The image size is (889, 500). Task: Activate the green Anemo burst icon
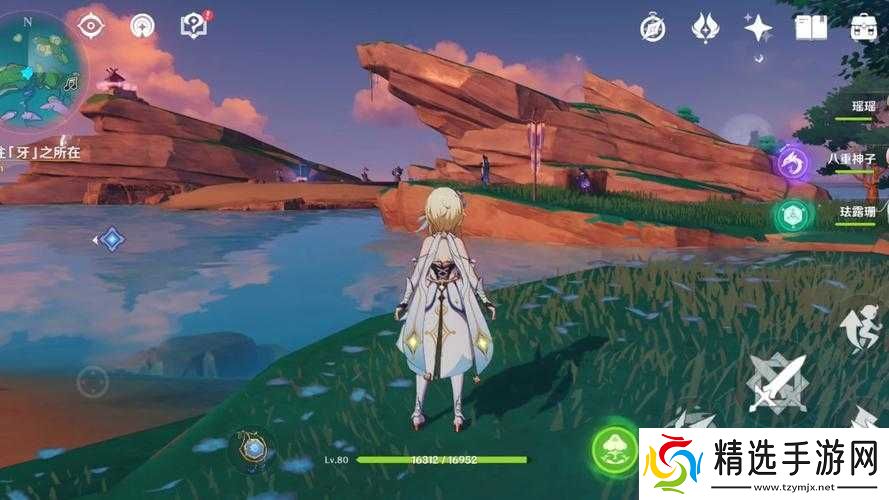coord(792,214)
